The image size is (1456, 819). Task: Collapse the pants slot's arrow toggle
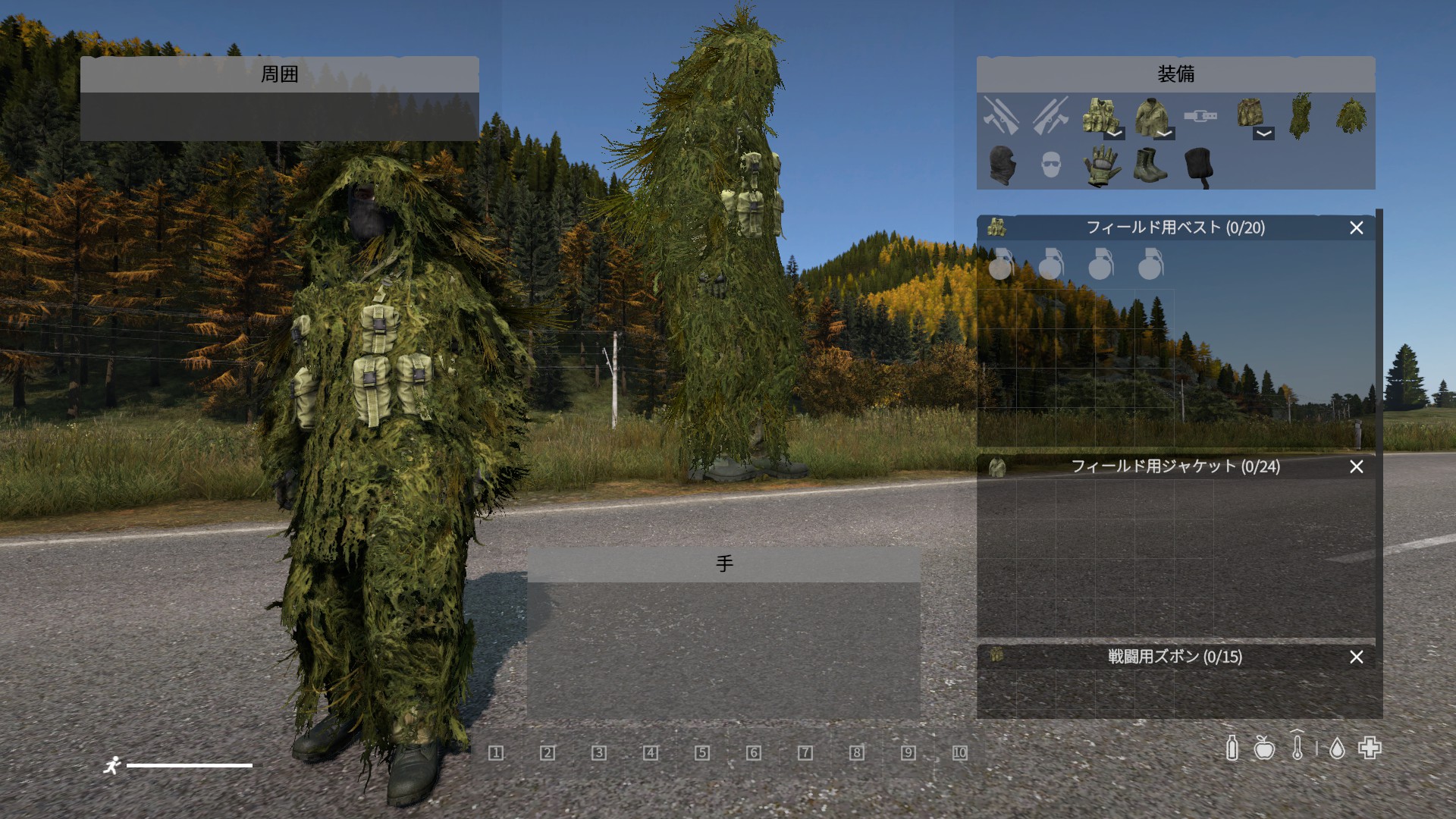1263,133
